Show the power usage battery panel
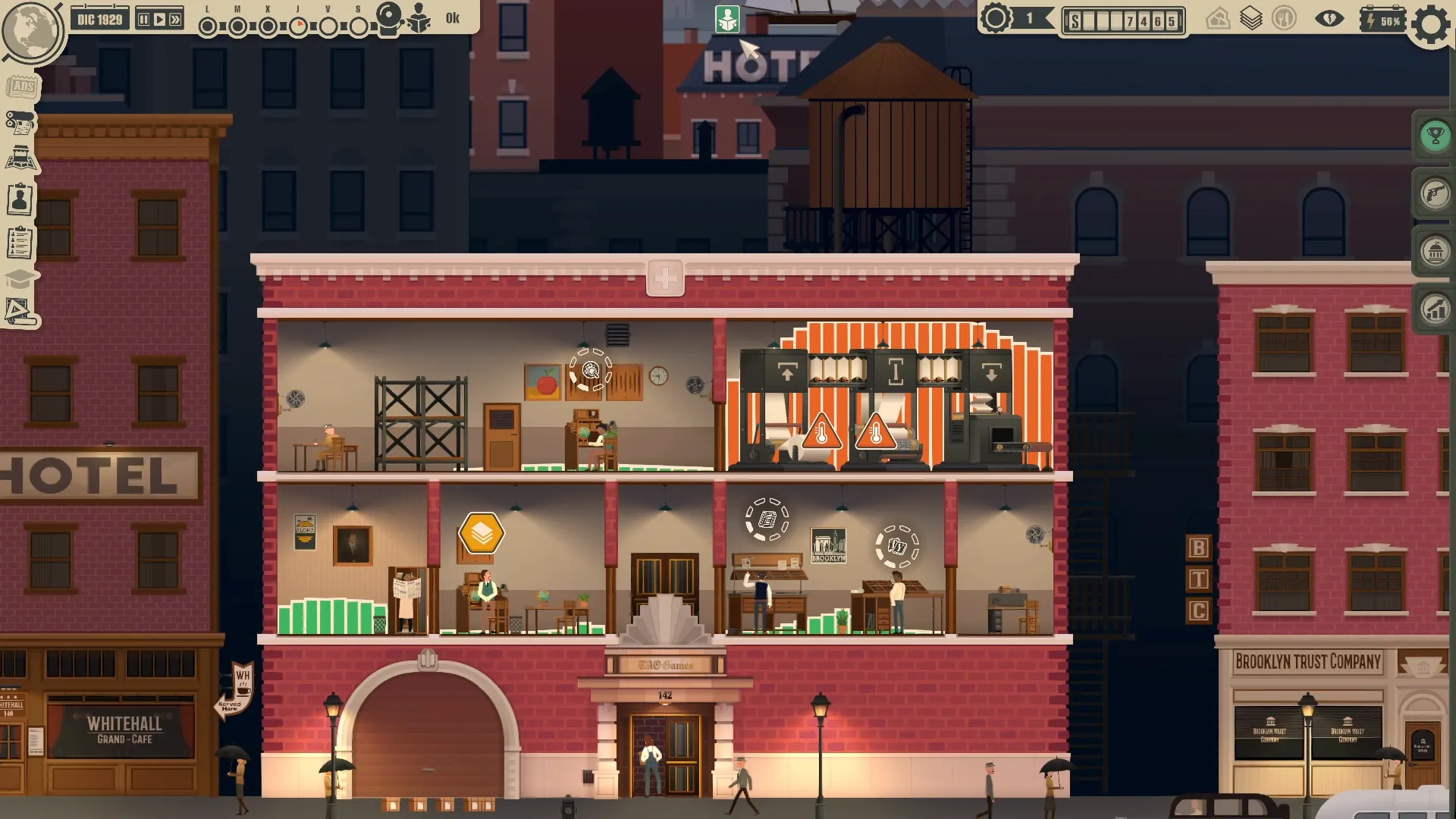 click(x=1382, y=20)
